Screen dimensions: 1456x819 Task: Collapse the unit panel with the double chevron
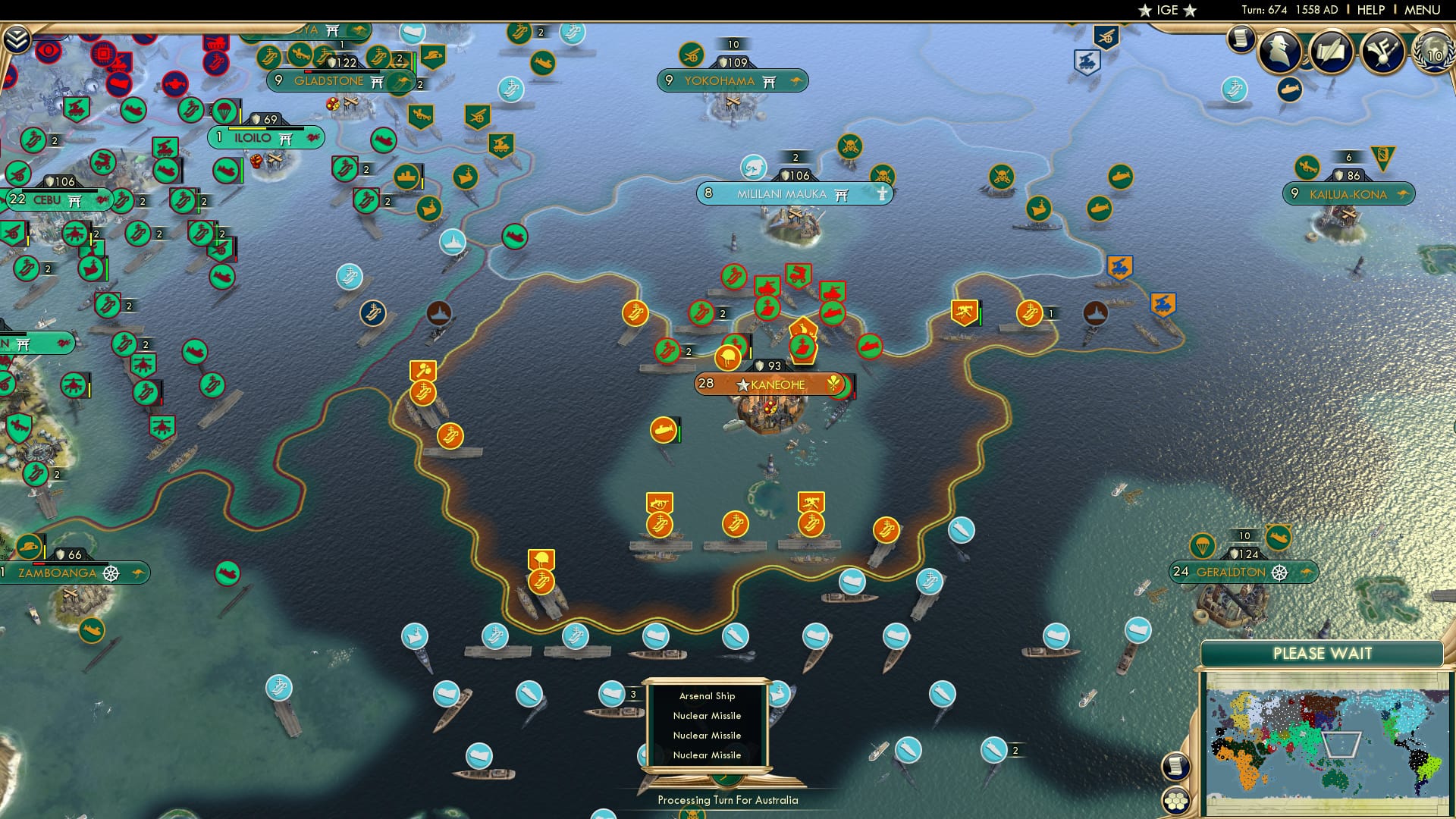17,39
